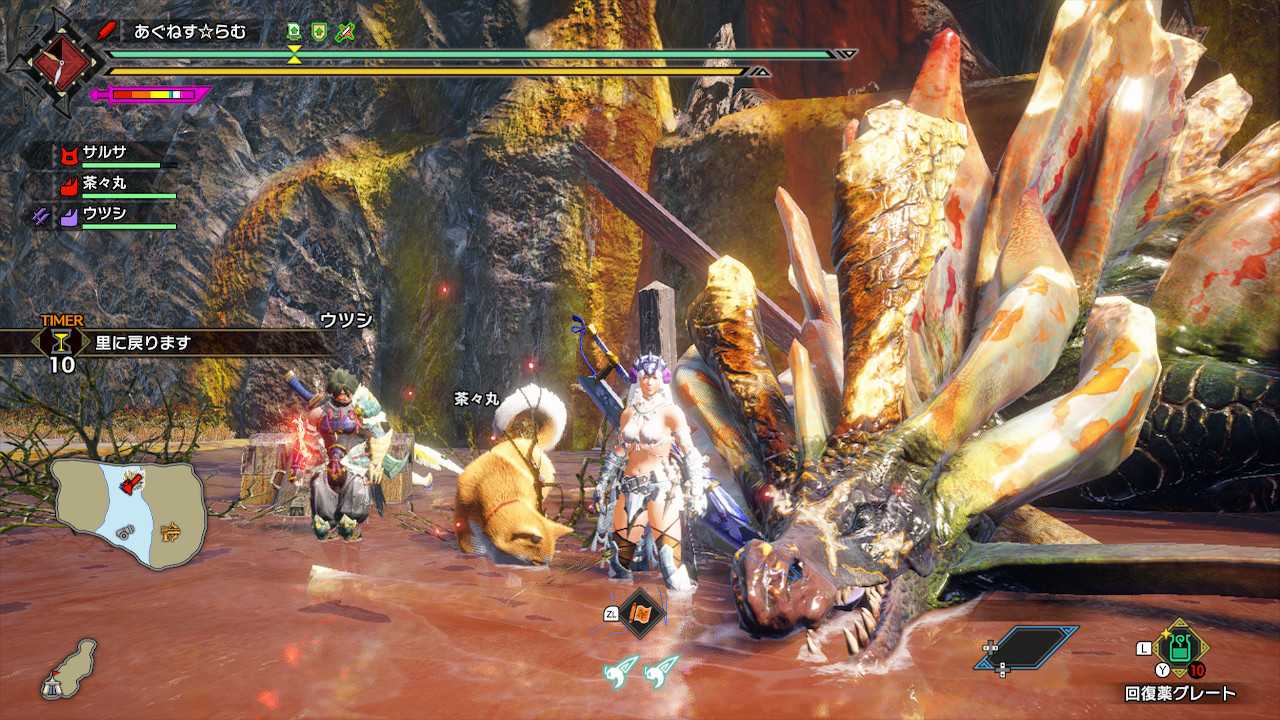Open the area minimap

(130, 511)
